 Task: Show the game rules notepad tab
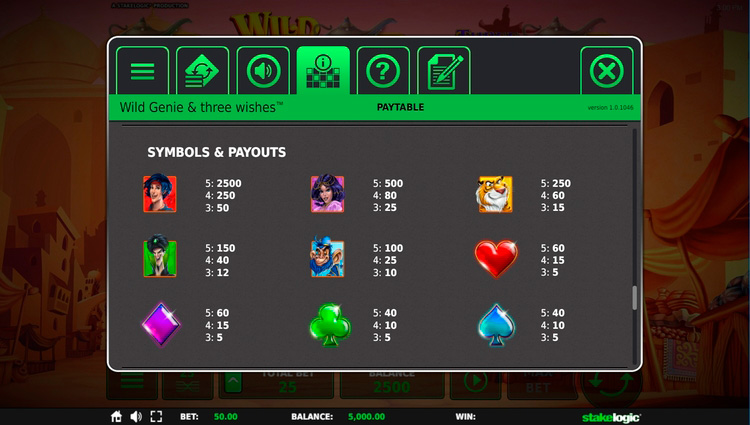[x=443, y=71]
